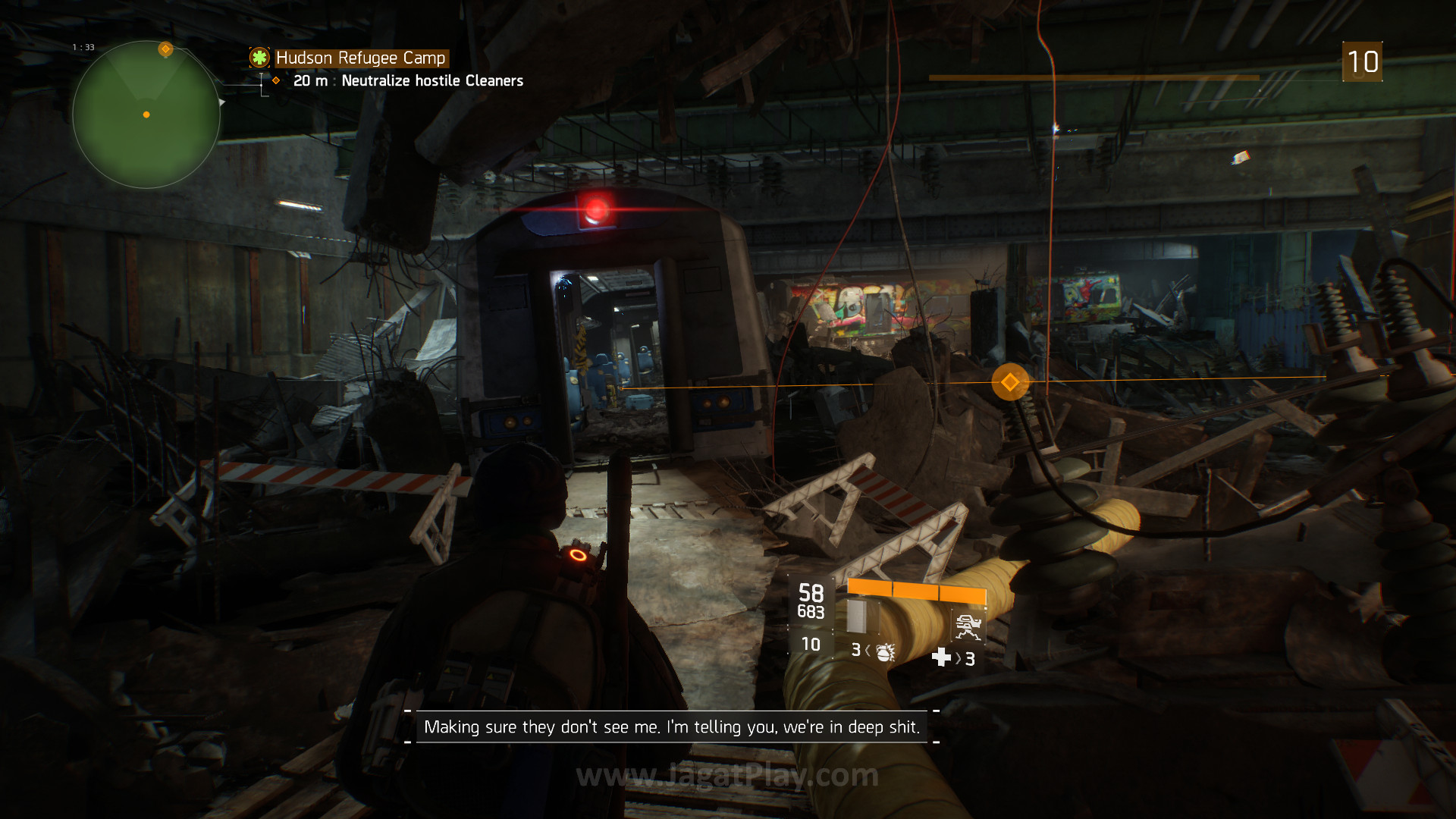
Task: Click the left skill slot with grey cooldown
Action: [x=858, y=617]
